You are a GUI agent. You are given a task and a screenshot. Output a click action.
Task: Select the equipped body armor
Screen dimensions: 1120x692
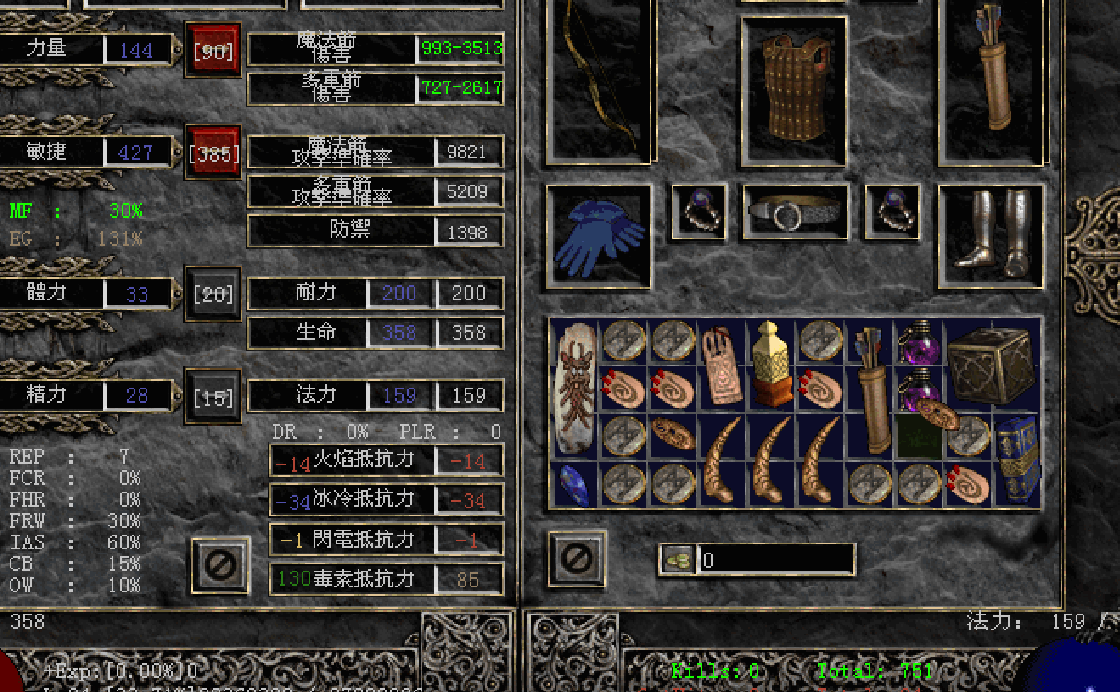click(x=794, y=89)
